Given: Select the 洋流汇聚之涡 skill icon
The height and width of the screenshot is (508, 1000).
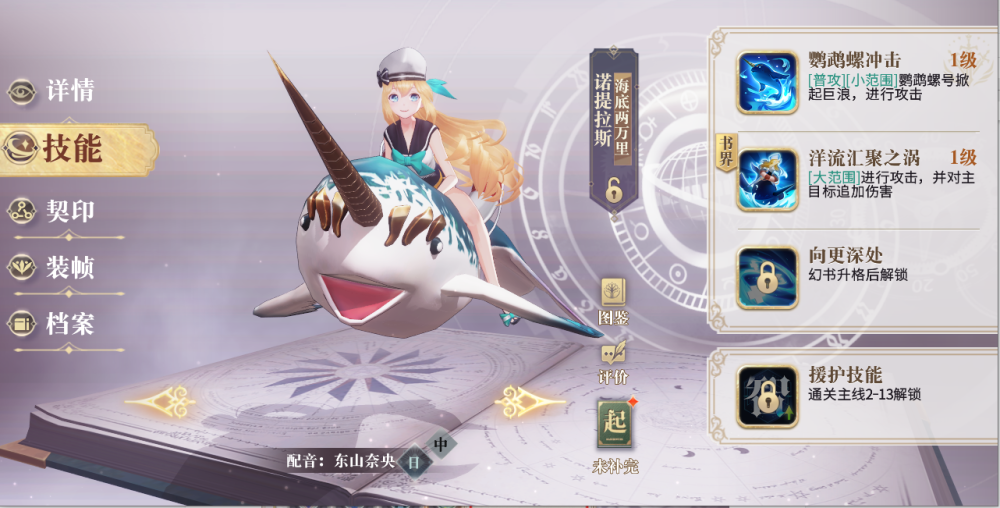Looking at the screenshot, I should coord(767,180).
